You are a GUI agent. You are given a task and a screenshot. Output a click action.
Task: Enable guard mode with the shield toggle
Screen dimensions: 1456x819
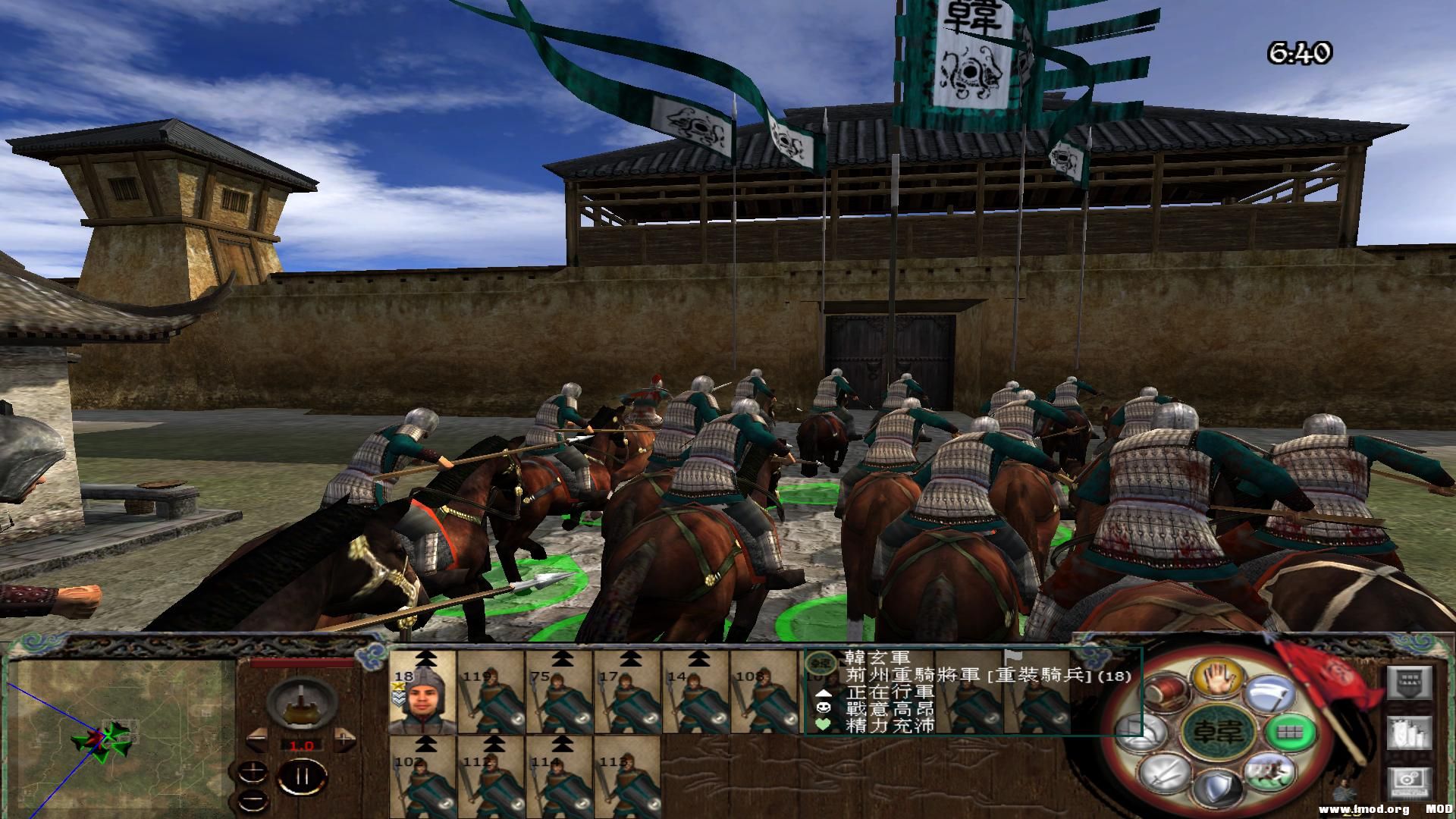pos(1218,786)
